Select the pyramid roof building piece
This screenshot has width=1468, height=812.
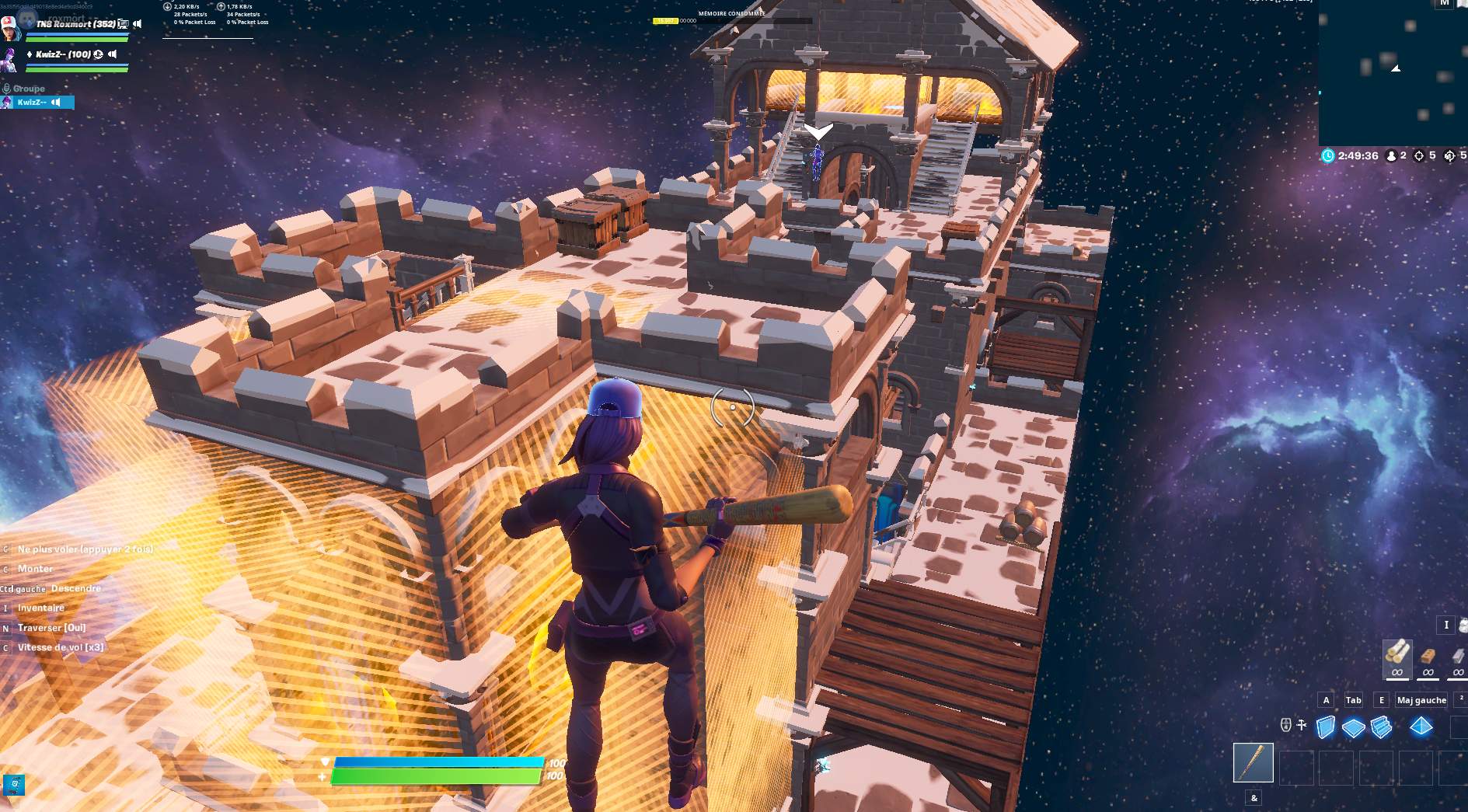pos(1421,727)
